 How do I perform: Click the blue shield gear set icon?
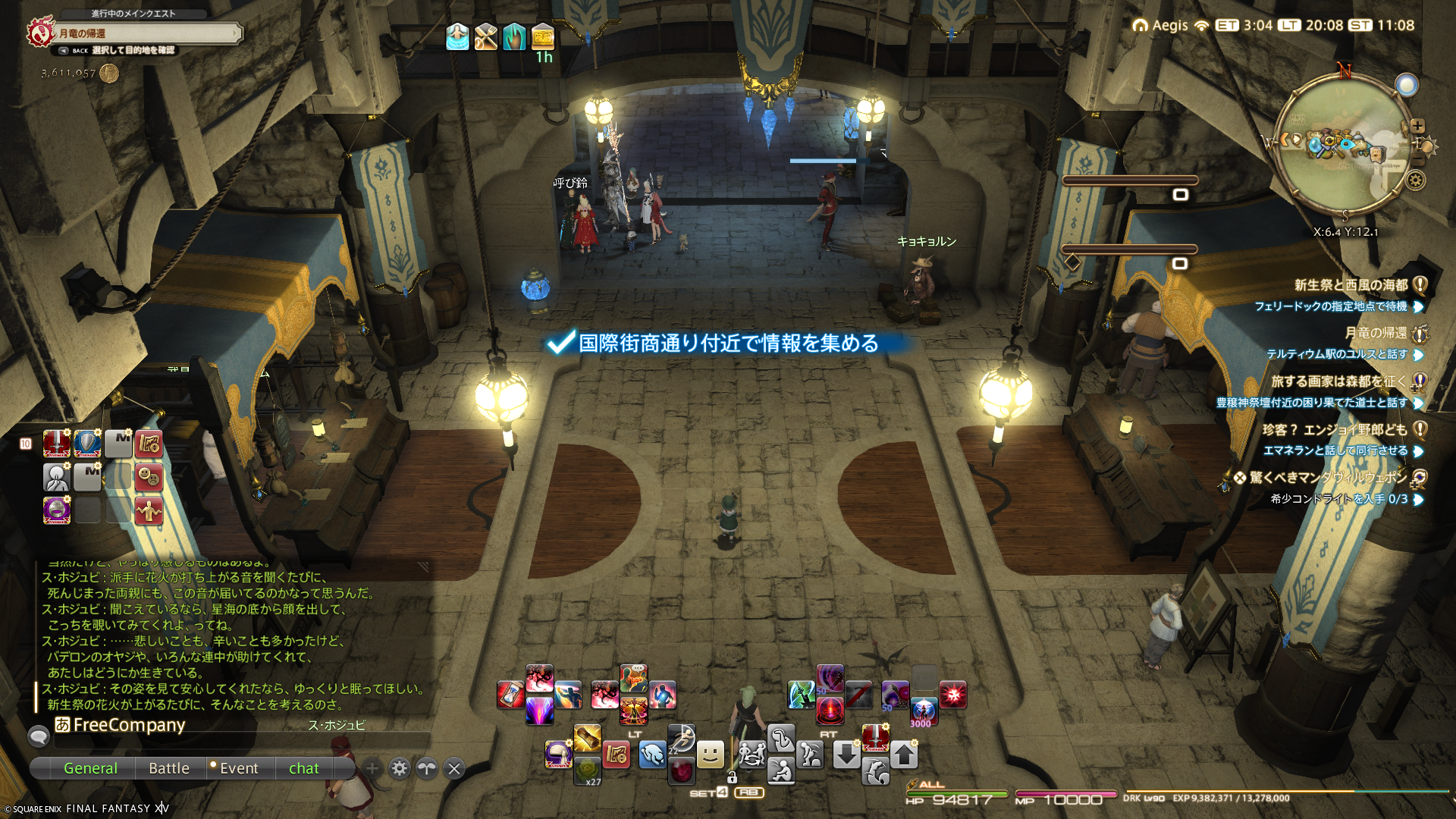click(x=87, y=444)
